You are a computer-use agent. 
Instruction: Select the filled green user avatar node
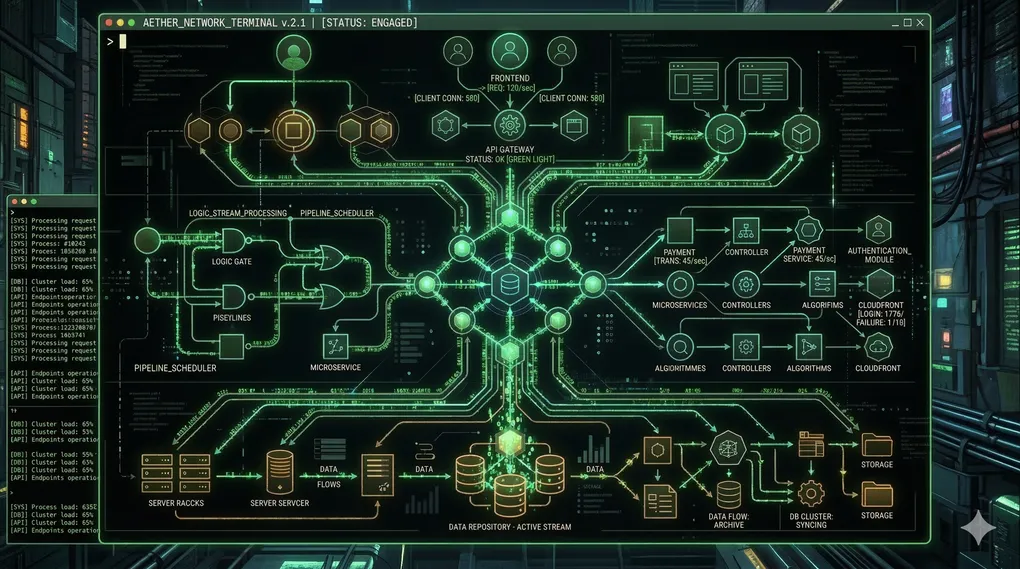coord(293,54)
